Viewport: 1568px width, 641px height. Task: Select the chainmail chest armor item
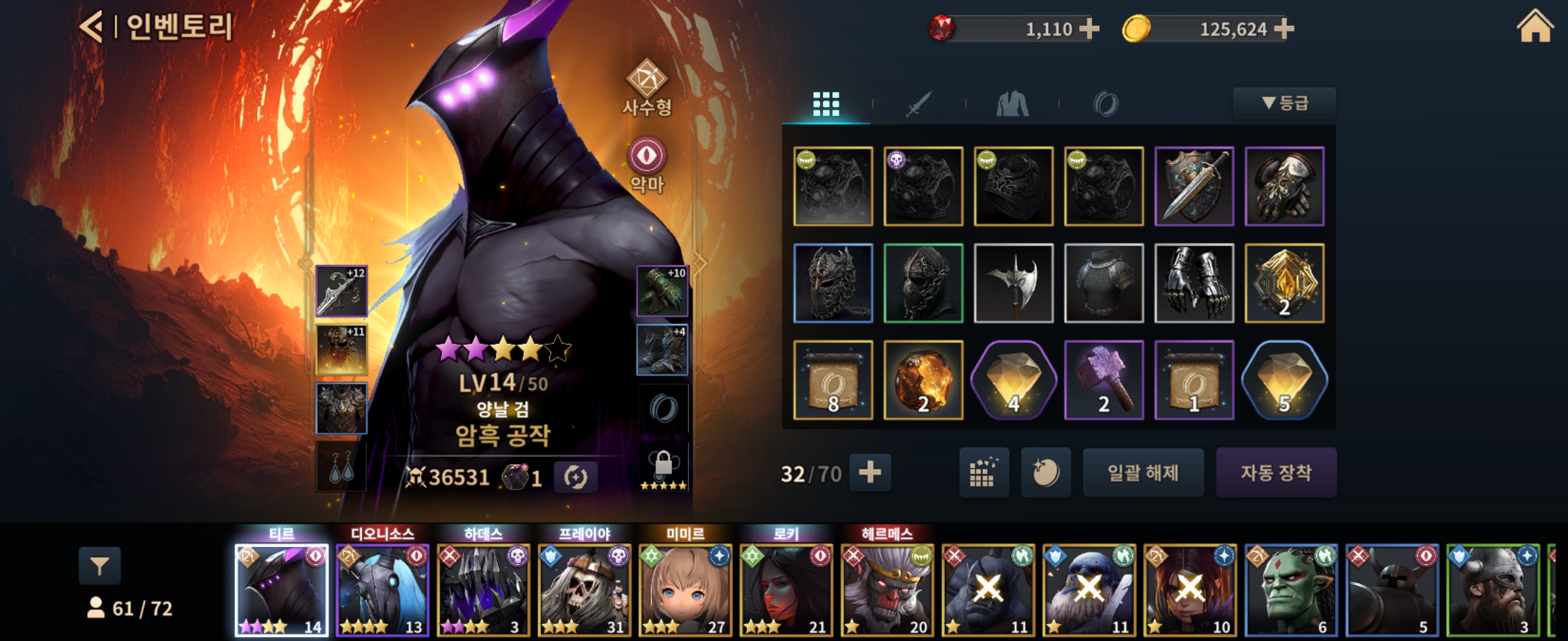tap(1104, 283)
